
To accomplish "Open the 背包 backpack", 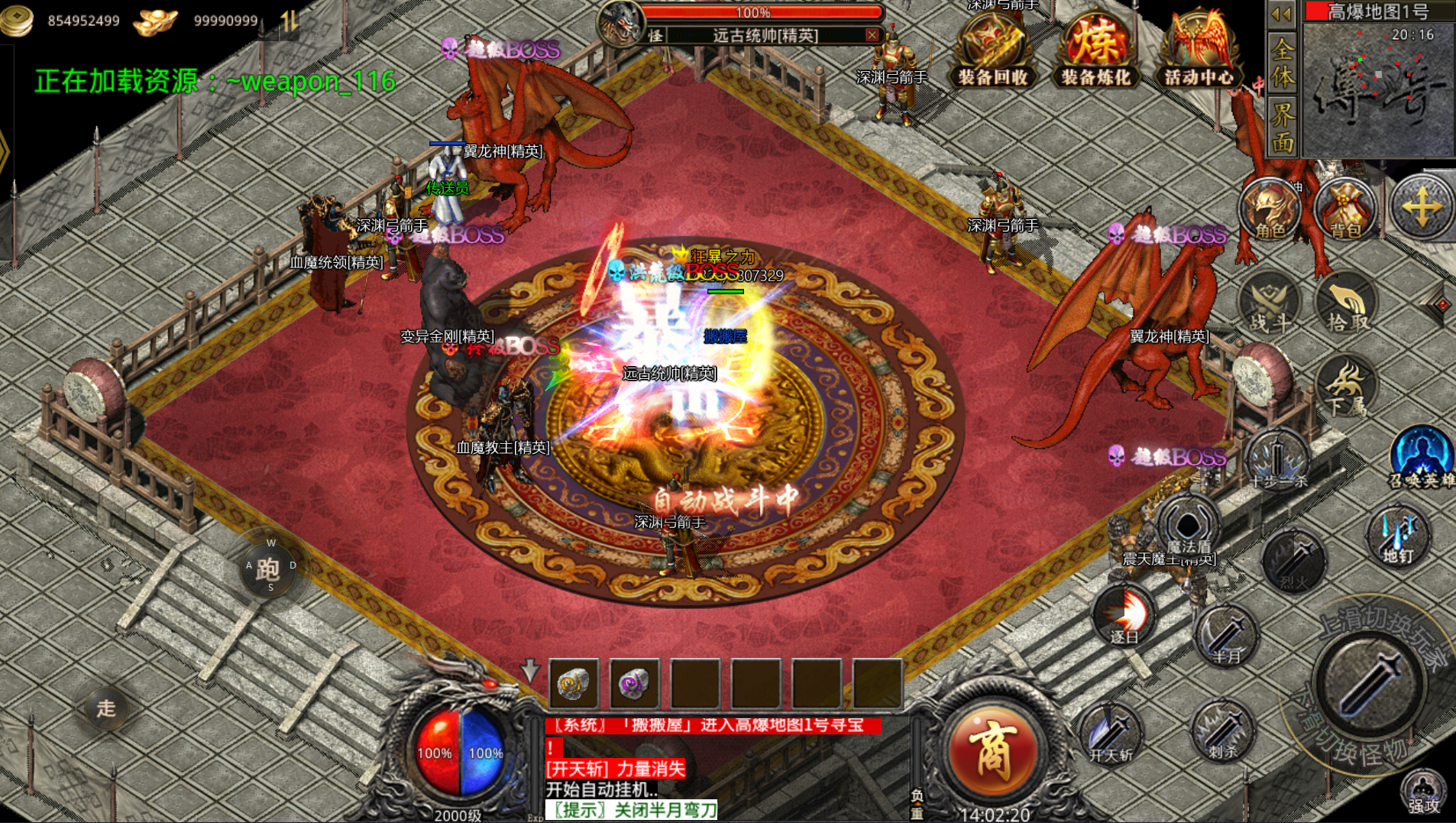I will click(x=1346, y=209).
